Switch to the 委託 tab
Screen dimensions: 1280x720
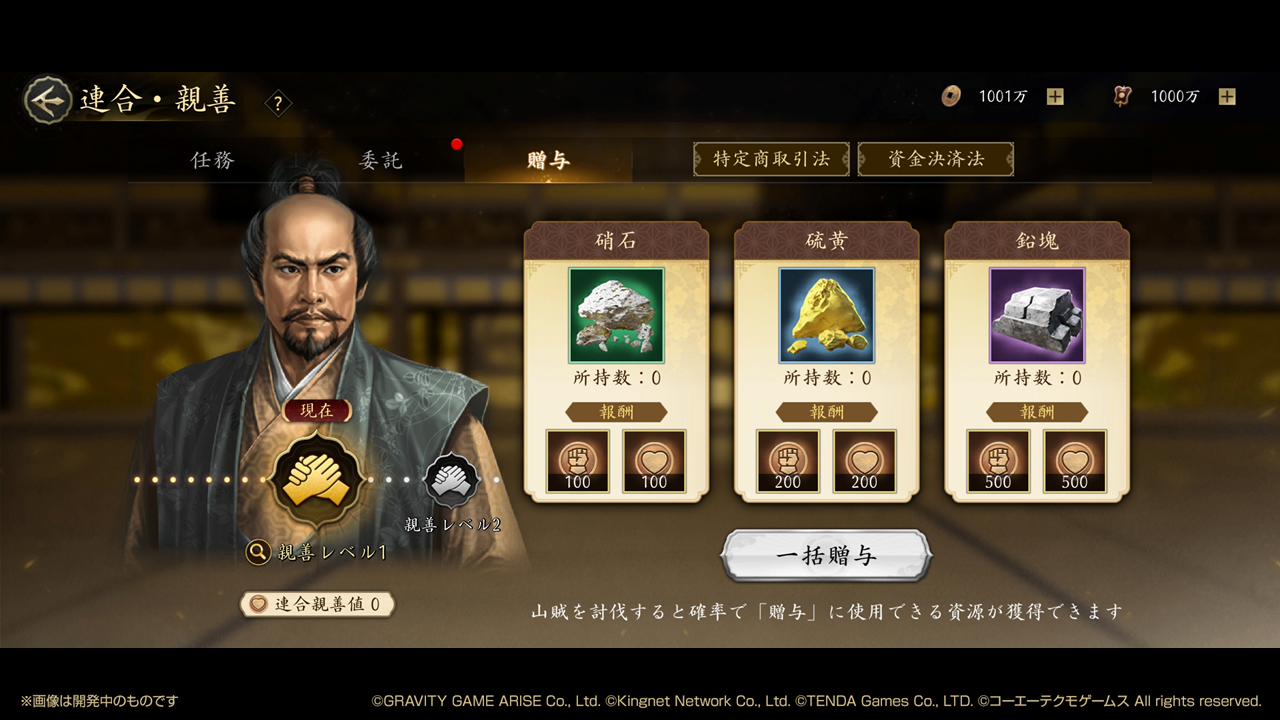tap(381, 160)
